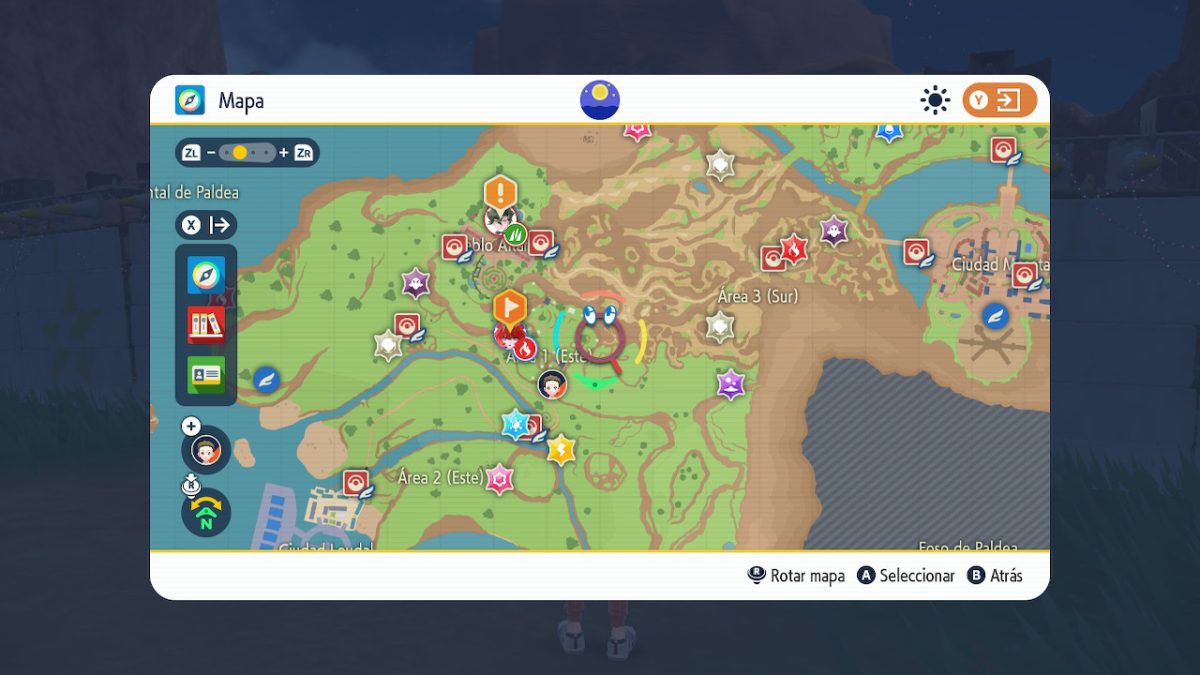The height and width of the screenshot is (675, 1200).
Task: Open the compass Map app icon
Action: (206, 274)
